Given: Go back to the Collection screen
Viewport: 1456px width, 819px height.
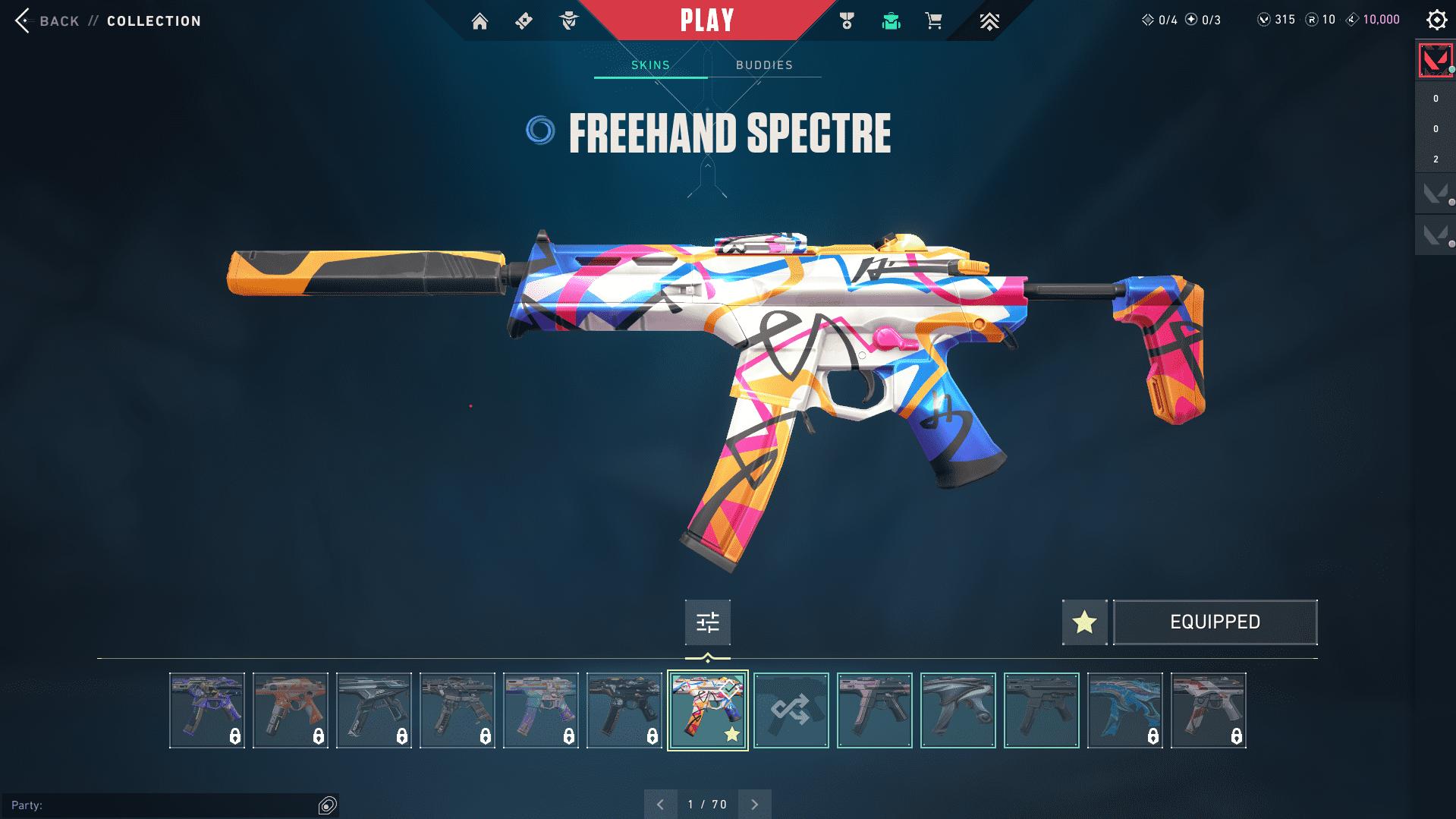Looking at the screenshot, I should click(x=46, y=20).
